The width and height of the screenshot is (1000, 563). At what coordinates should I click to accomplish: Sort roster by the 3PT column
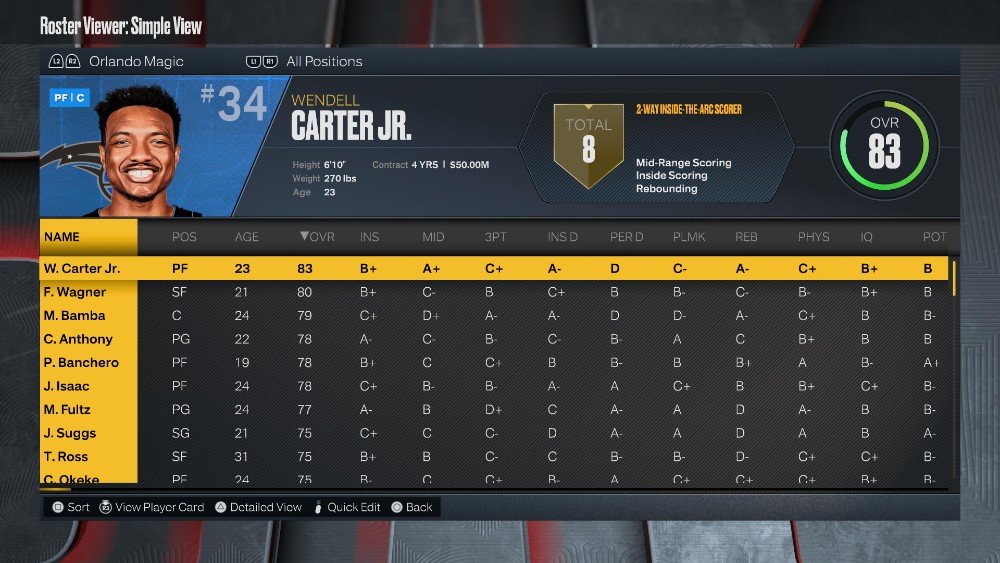[497, 237]
